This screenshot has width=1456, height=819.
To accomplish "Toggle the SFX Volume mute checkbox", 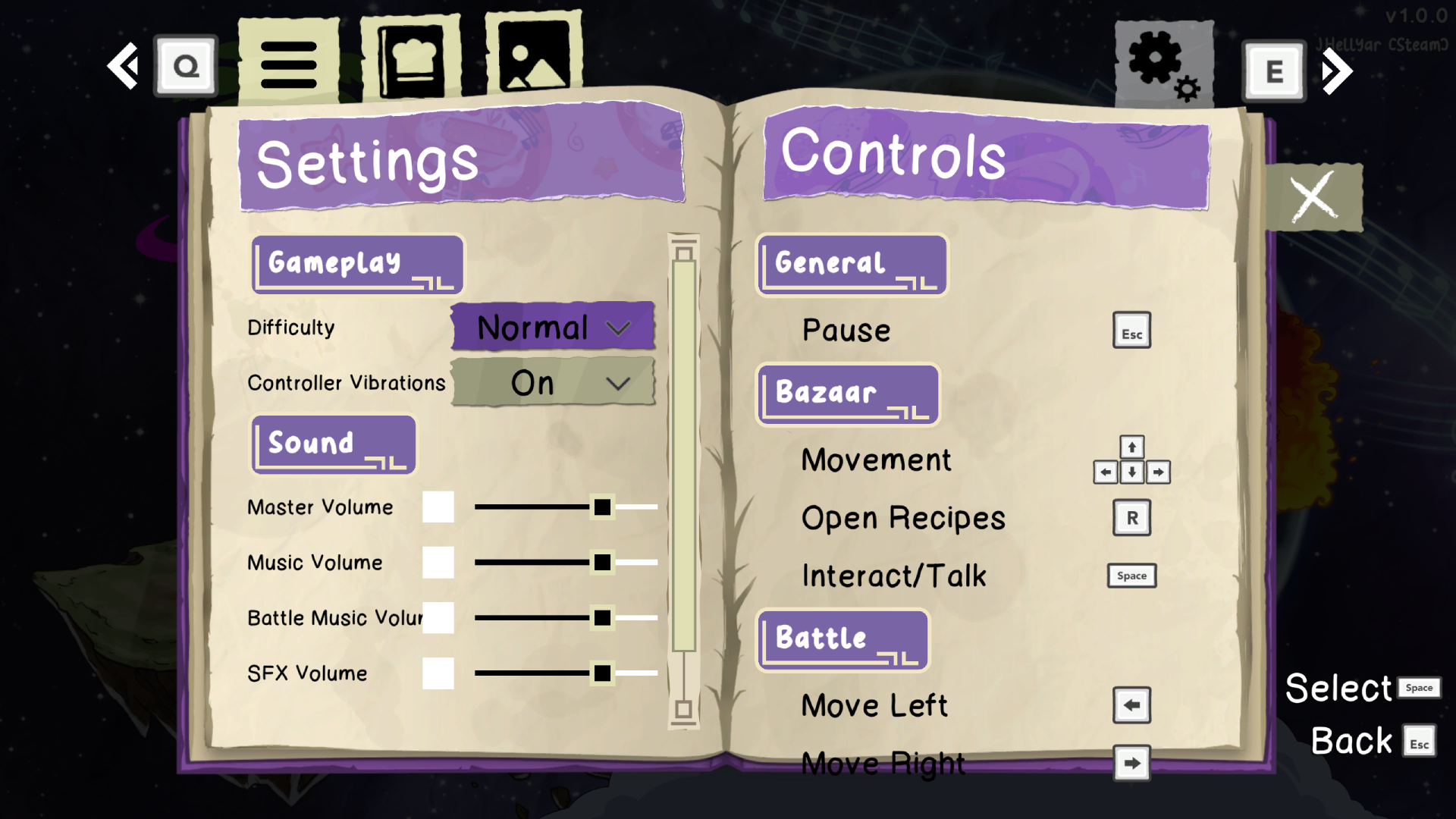I will tap(438, 673).
